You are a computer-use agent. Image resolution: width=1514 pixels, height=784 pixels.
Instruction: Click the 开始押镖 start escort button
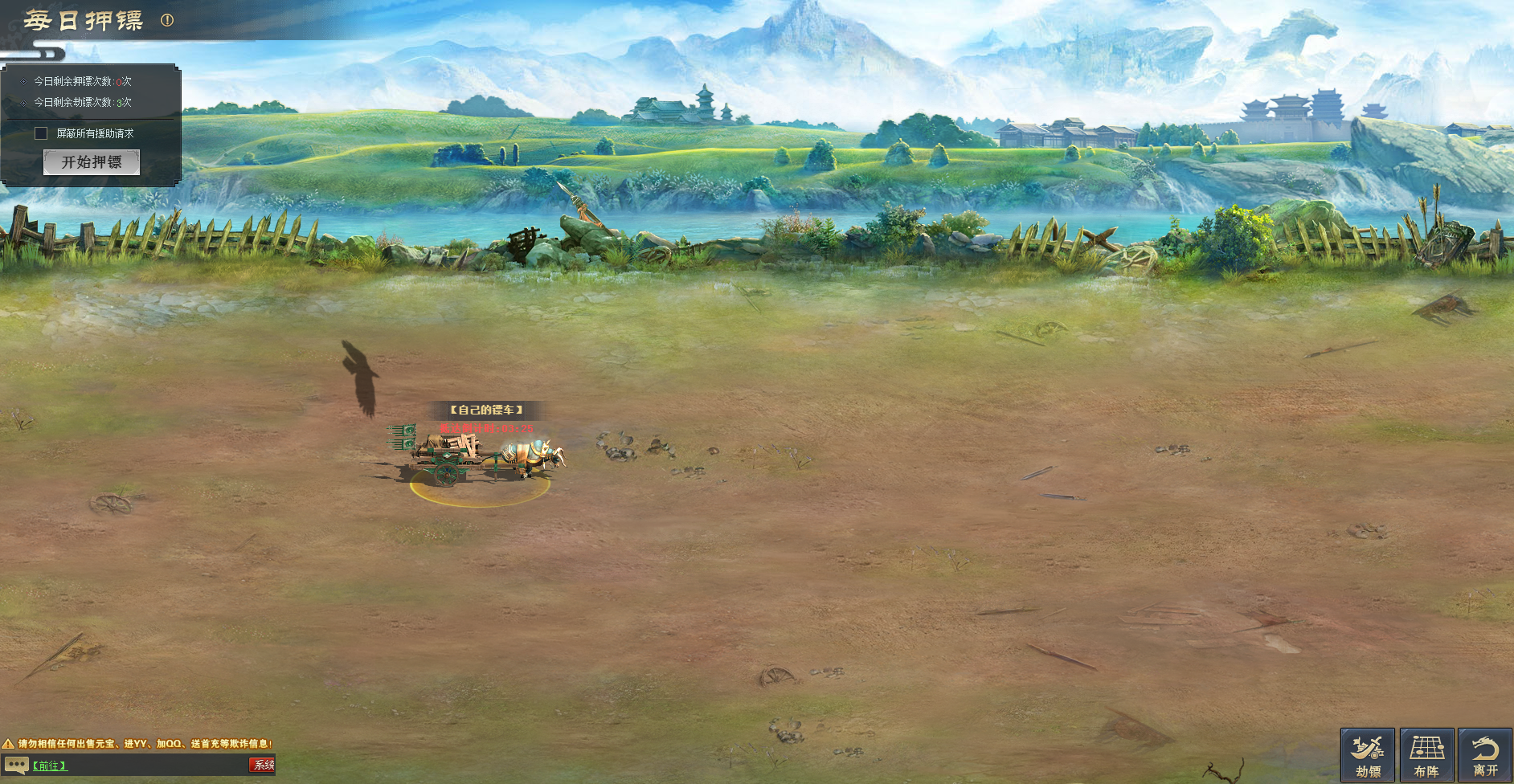coord(92,162)
